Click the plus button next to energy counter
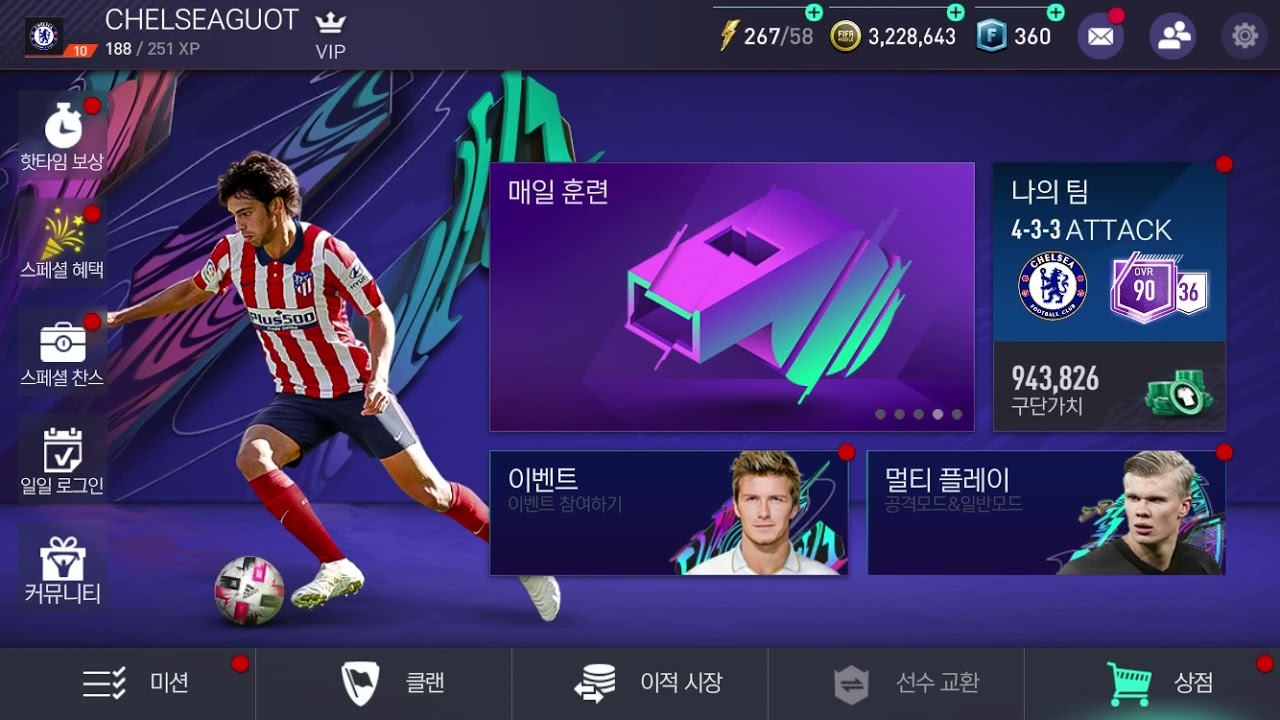The image size is (1280, 720). (x=816, y=14)
